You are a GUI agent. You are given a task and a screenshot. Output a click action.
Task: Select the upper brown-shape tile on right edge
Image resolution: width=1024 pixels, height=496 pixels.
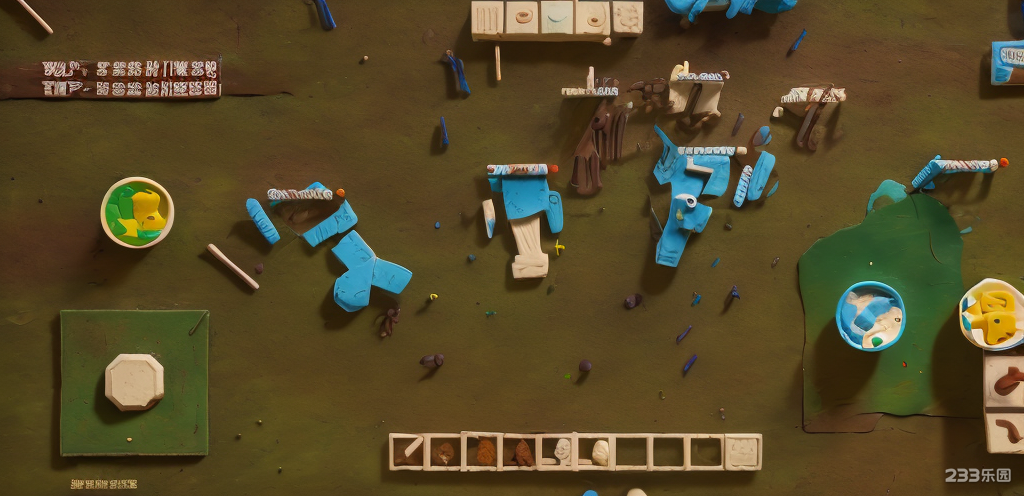[x=1005, y=381]
